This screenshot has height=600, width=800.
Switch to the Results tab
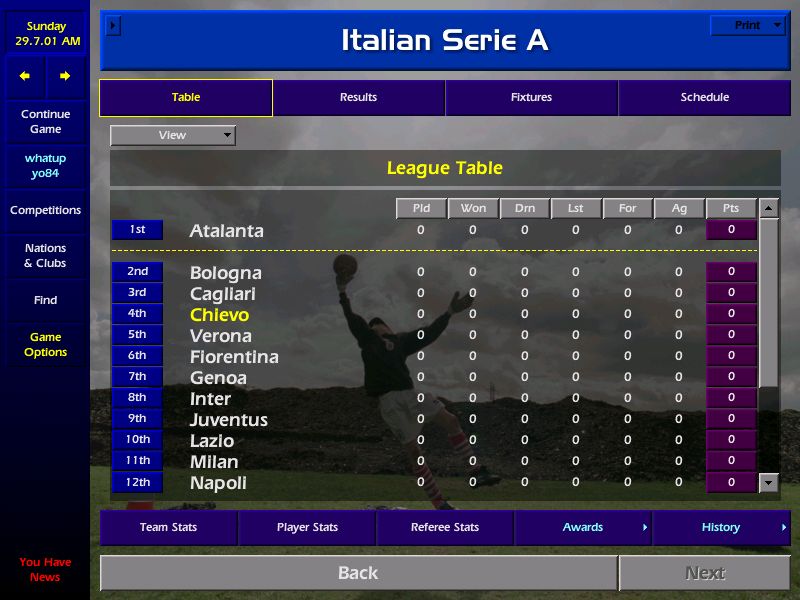pyautogui.click(x=358, y=98)
